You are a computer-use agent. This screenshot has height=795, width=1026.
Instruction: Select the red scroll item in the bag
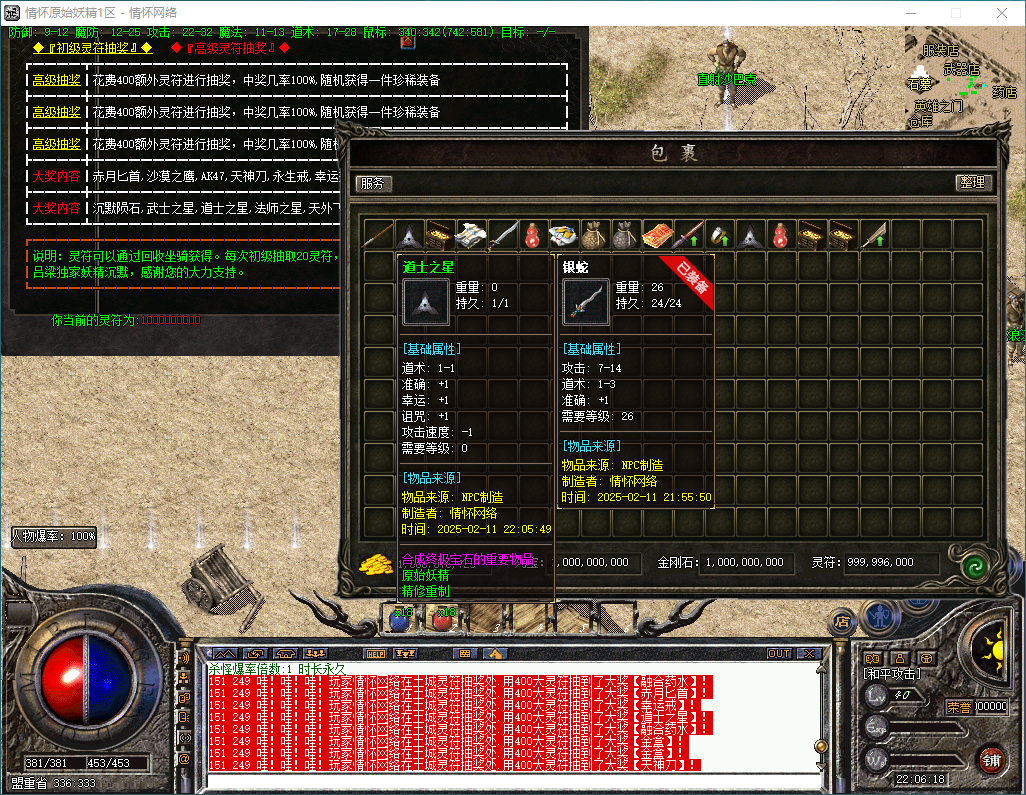656,235
